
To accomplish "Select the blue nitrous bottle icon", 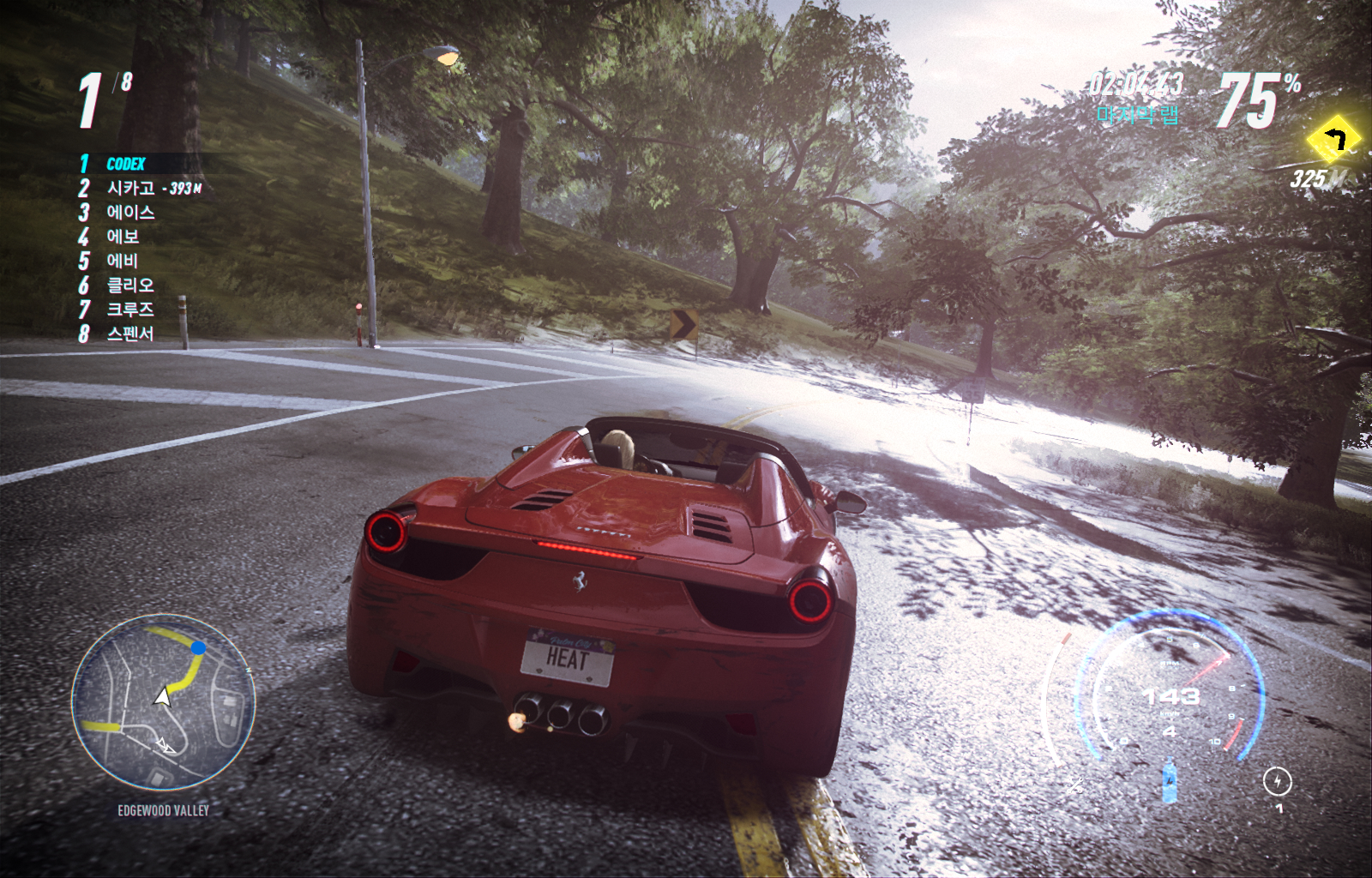I will tap(1169, 781).
